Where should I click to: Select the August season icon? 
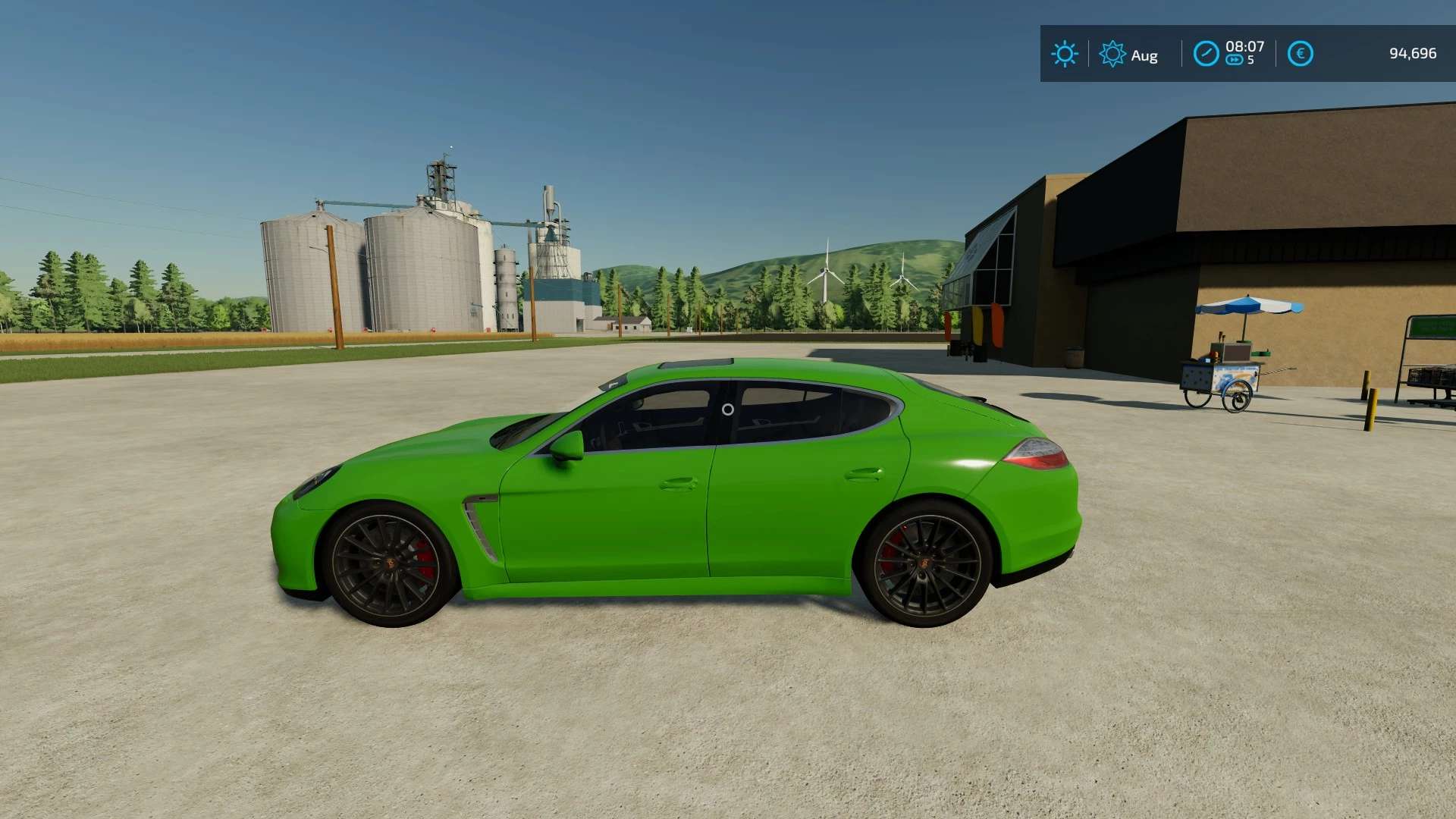click(1112, 54)
